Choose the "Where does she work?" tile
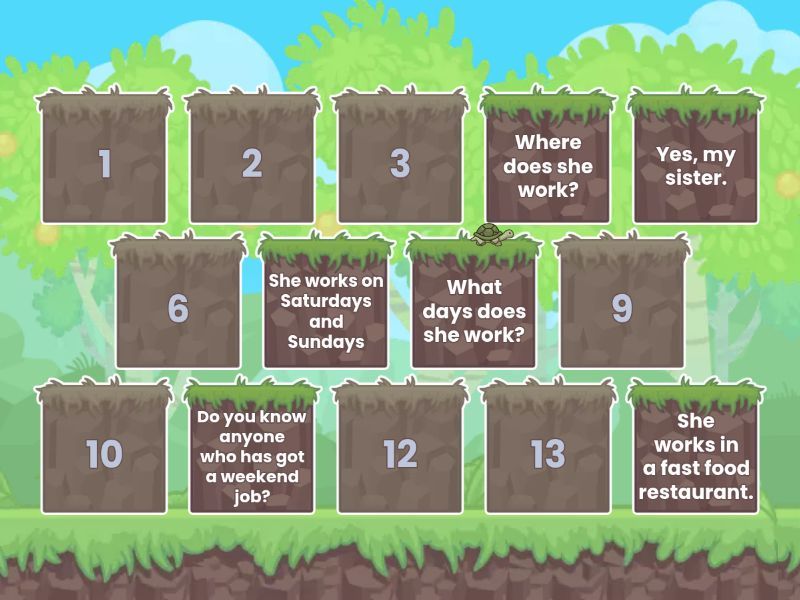The width and height of the screenshot is (800, 600). (x=547, y=163)
